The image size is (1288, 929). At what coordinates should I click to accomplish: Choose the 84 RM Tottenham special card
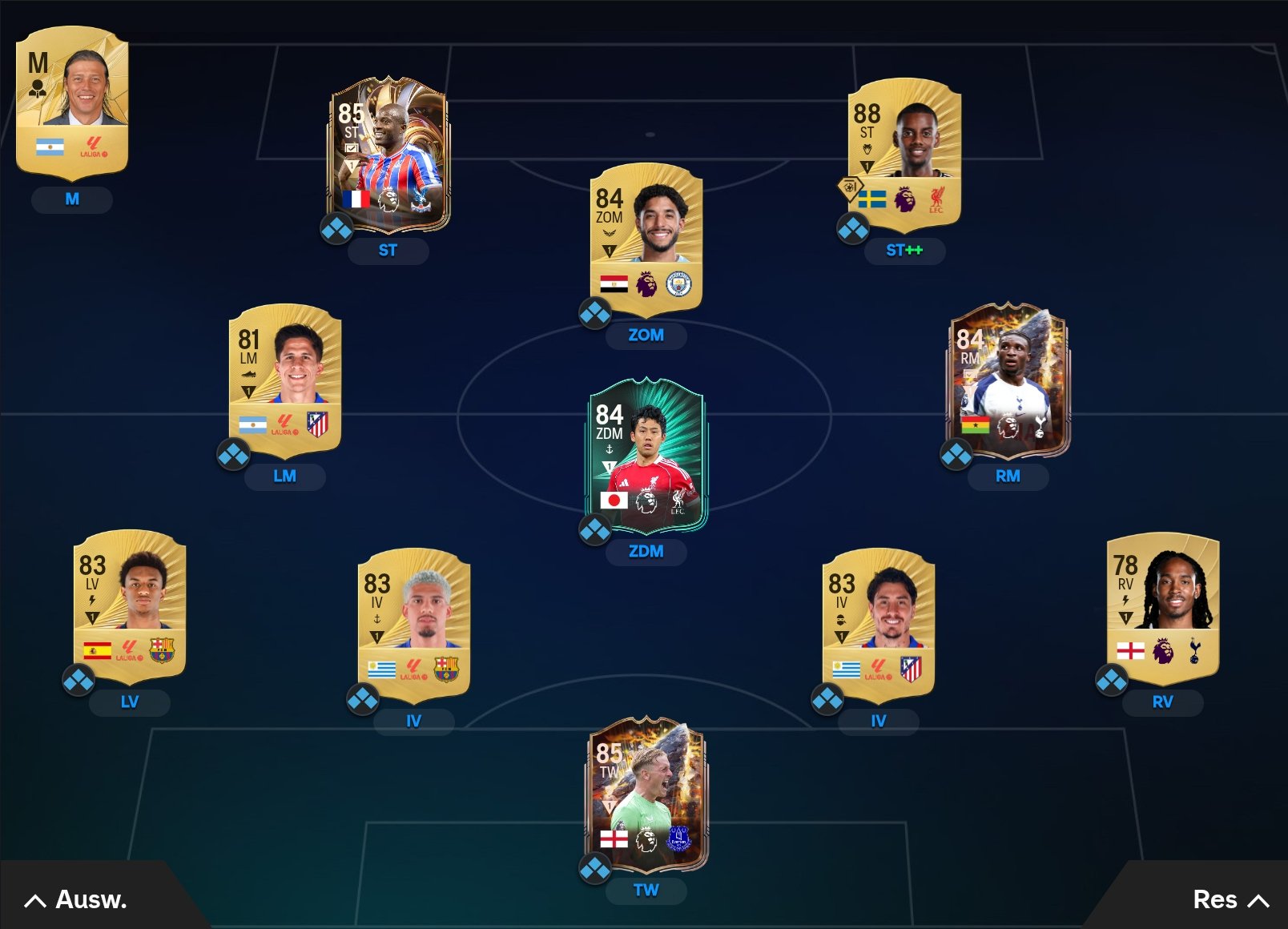(x=1008, y=379)
